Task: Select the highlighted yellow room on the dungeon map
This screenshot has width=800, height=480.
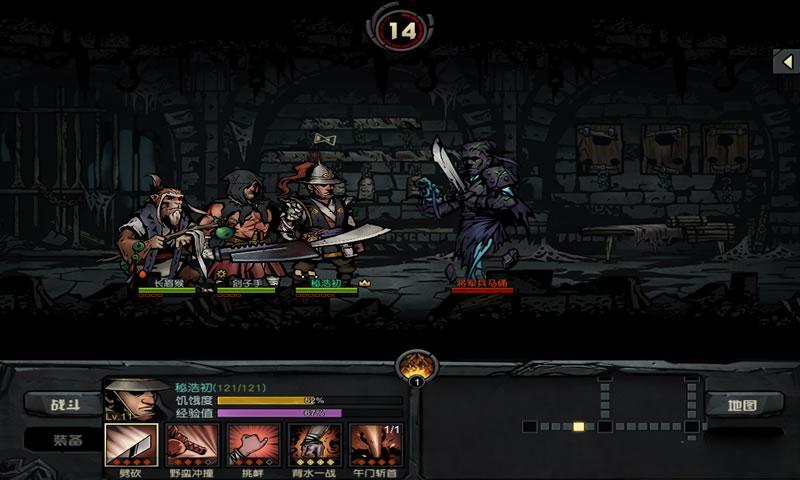Action: [x=579, y=426]
